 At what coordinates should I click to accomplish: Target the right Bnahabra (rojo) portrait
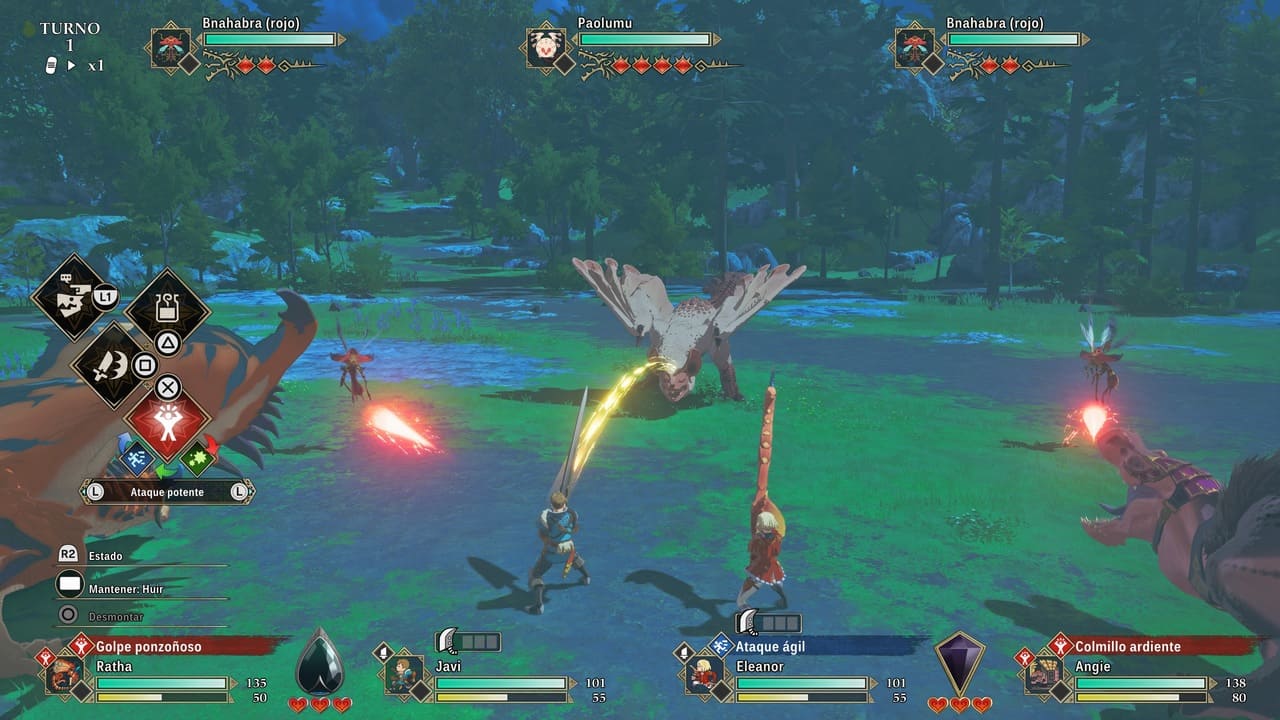point(914,47)
